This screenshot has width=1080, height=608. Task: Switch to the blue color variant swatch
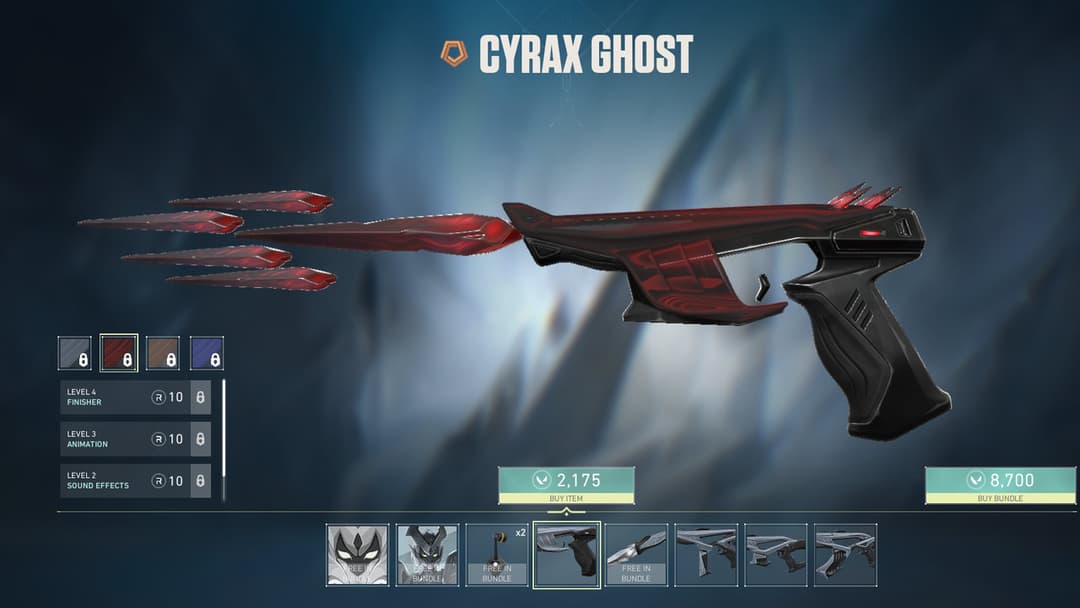pyautogui.click(x=207, y=353)
